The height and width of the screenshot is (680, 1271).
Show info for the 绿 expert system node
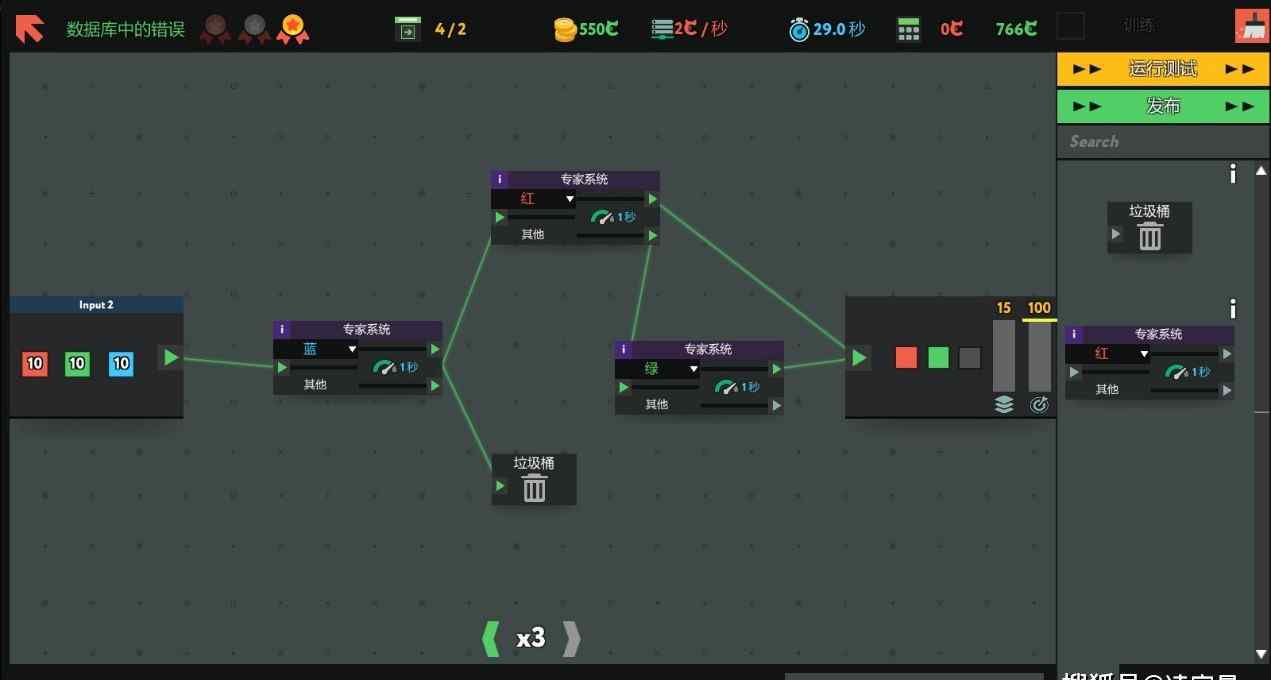click(x=624, y=350)
